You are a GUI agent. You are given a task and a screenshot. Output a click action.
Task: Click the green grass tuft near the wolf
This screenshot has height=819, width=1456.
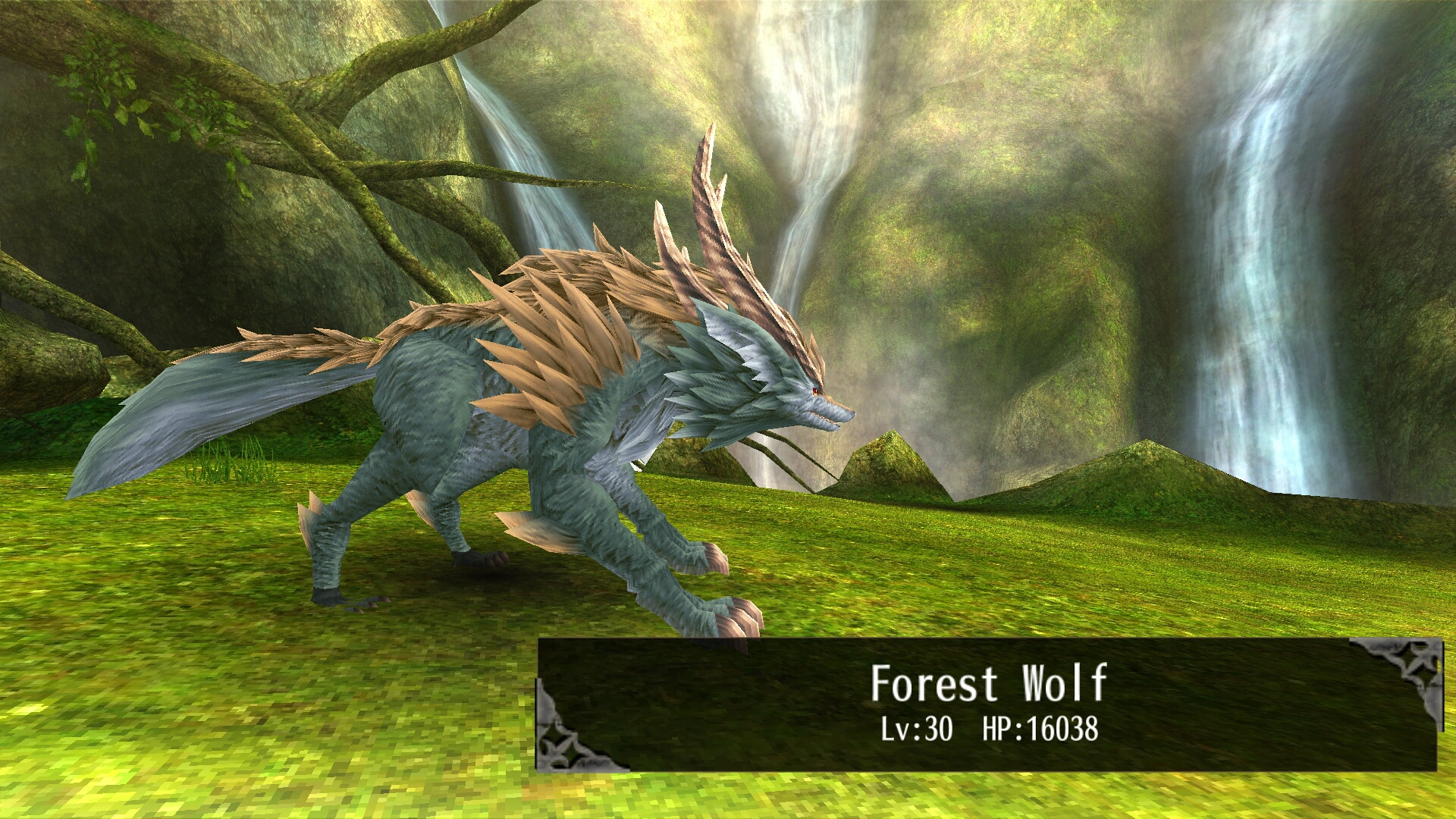tap(227, 463)
